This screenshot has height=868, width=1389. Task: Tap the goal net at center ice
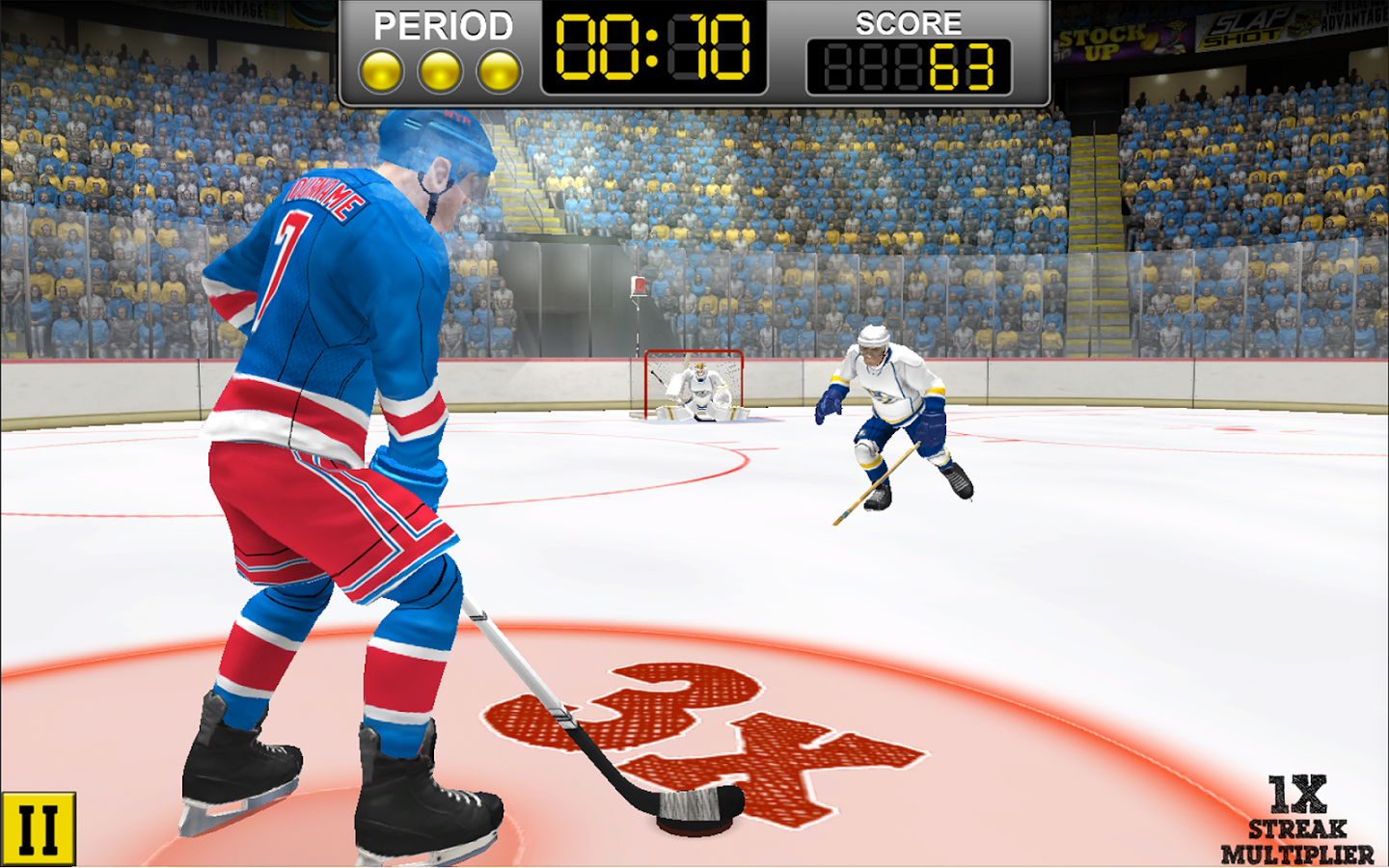pos(694,388)
